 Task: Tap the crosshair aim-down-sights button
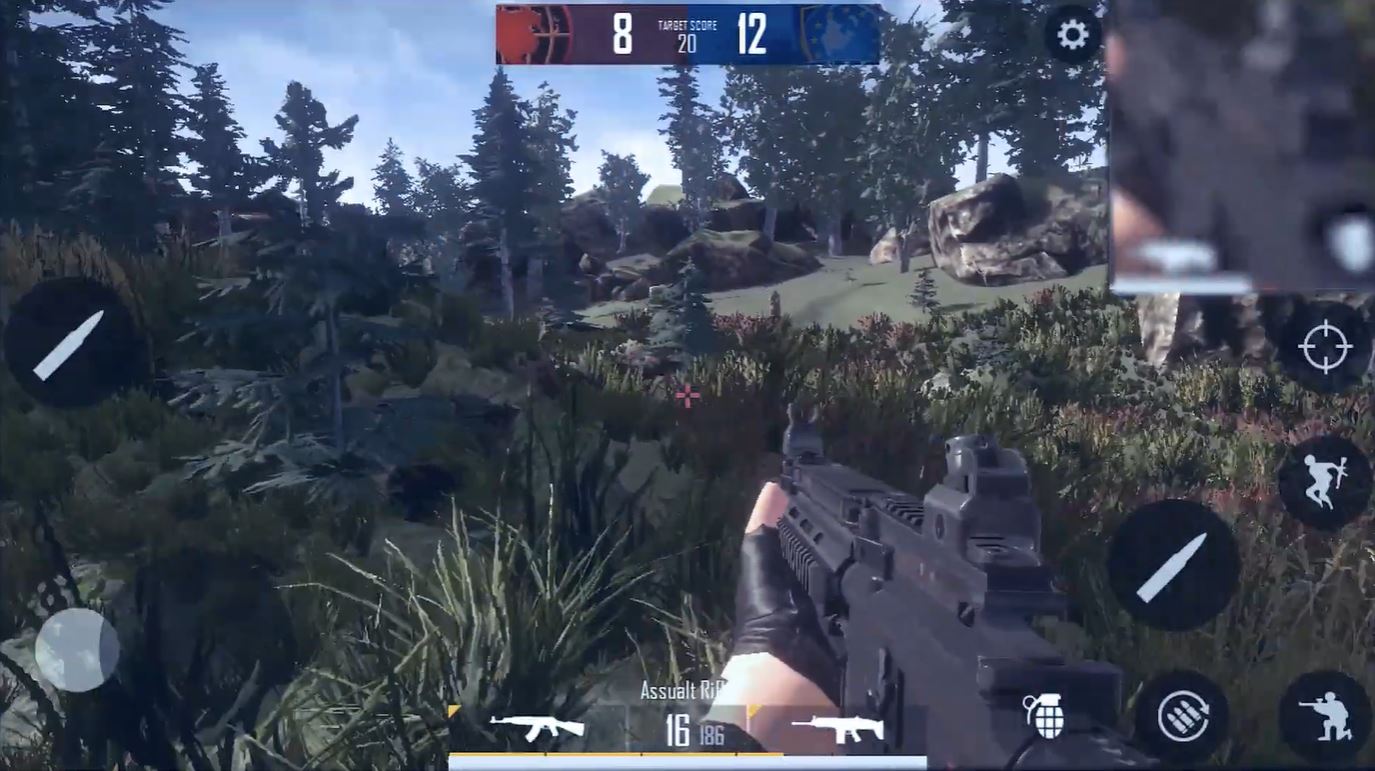coord(1324,347)
